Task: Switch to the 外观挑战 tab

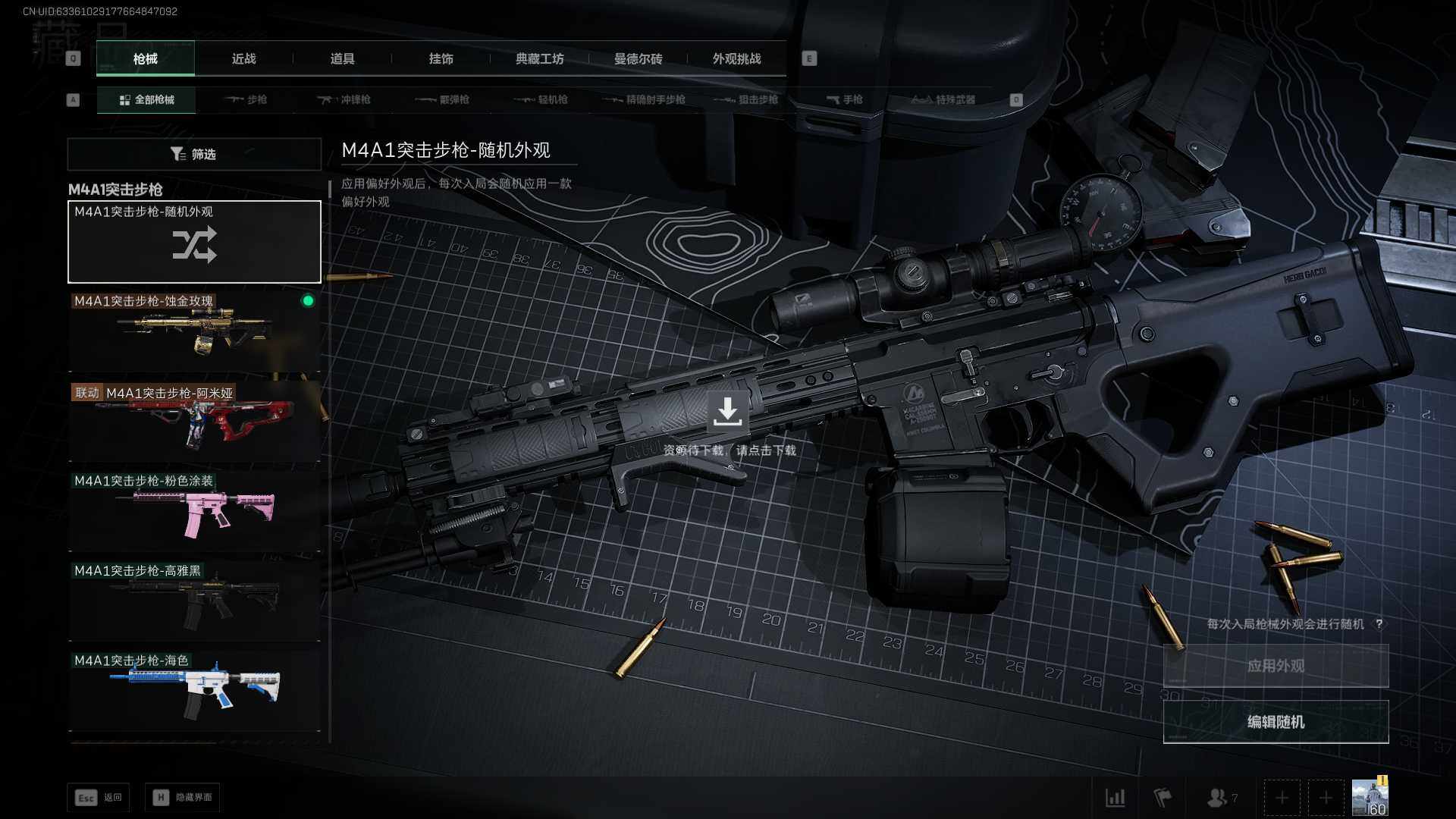Action: coord(736,59)
